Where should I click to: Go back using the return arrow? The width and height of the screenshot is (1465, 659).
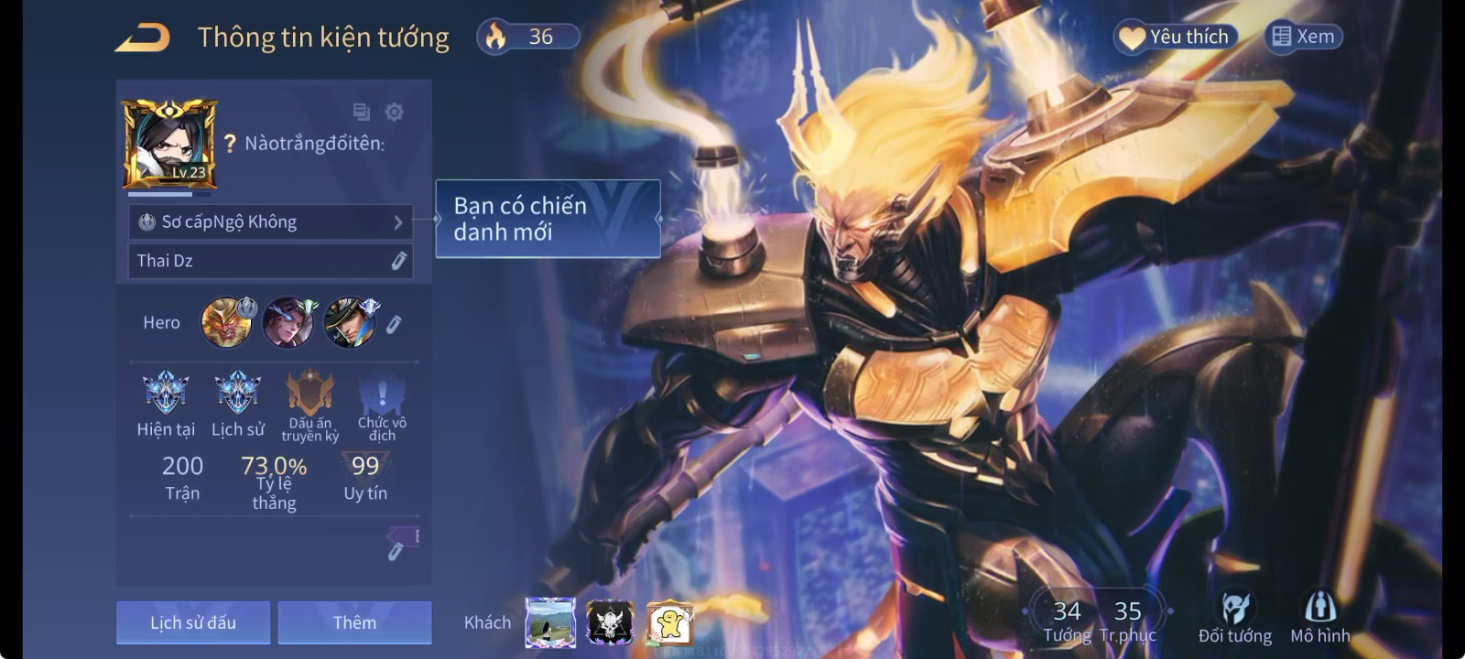[x=142, y=38]
